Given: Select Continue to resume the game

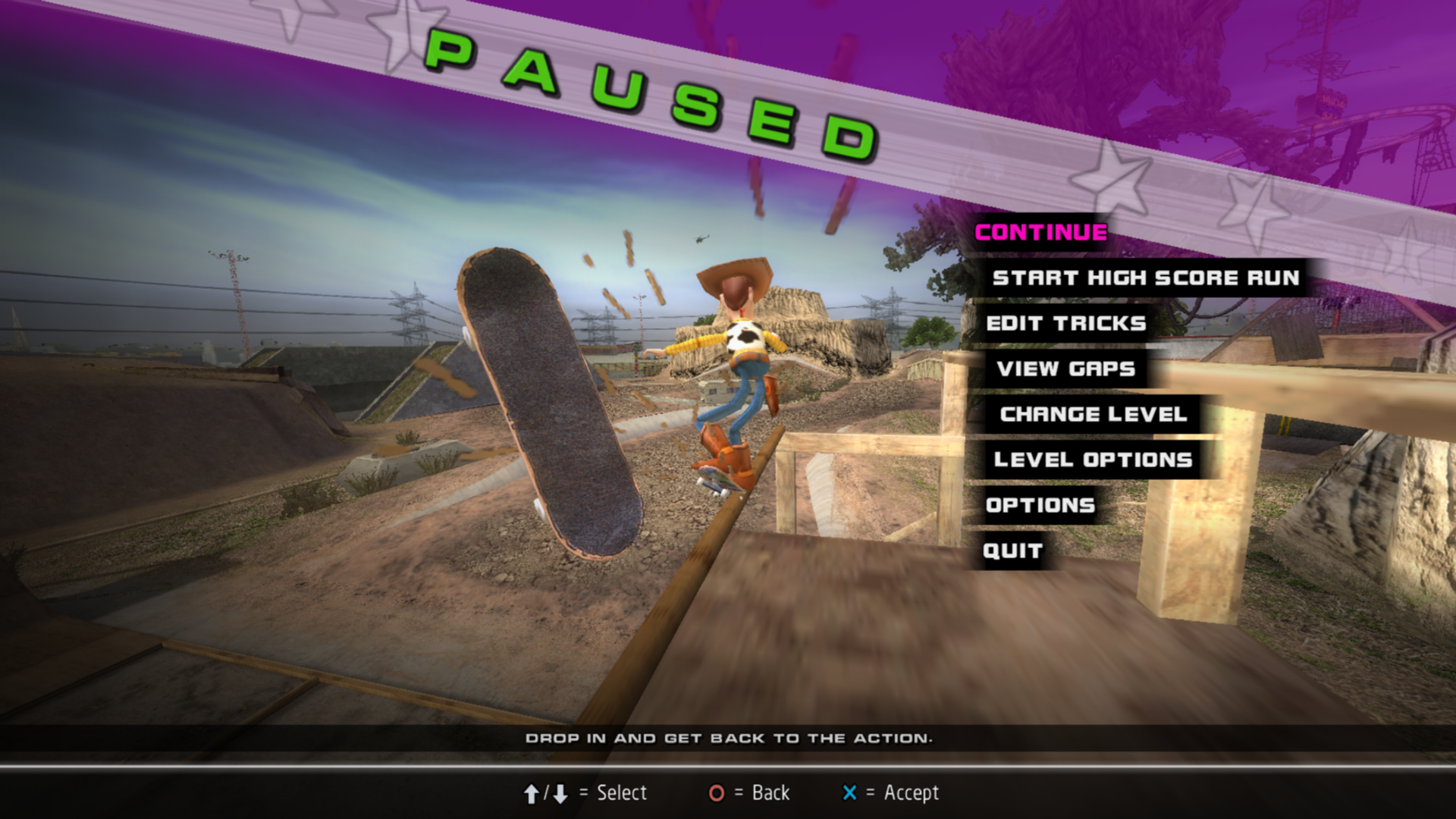Looking at the screenshot, I should [1040, 233].
